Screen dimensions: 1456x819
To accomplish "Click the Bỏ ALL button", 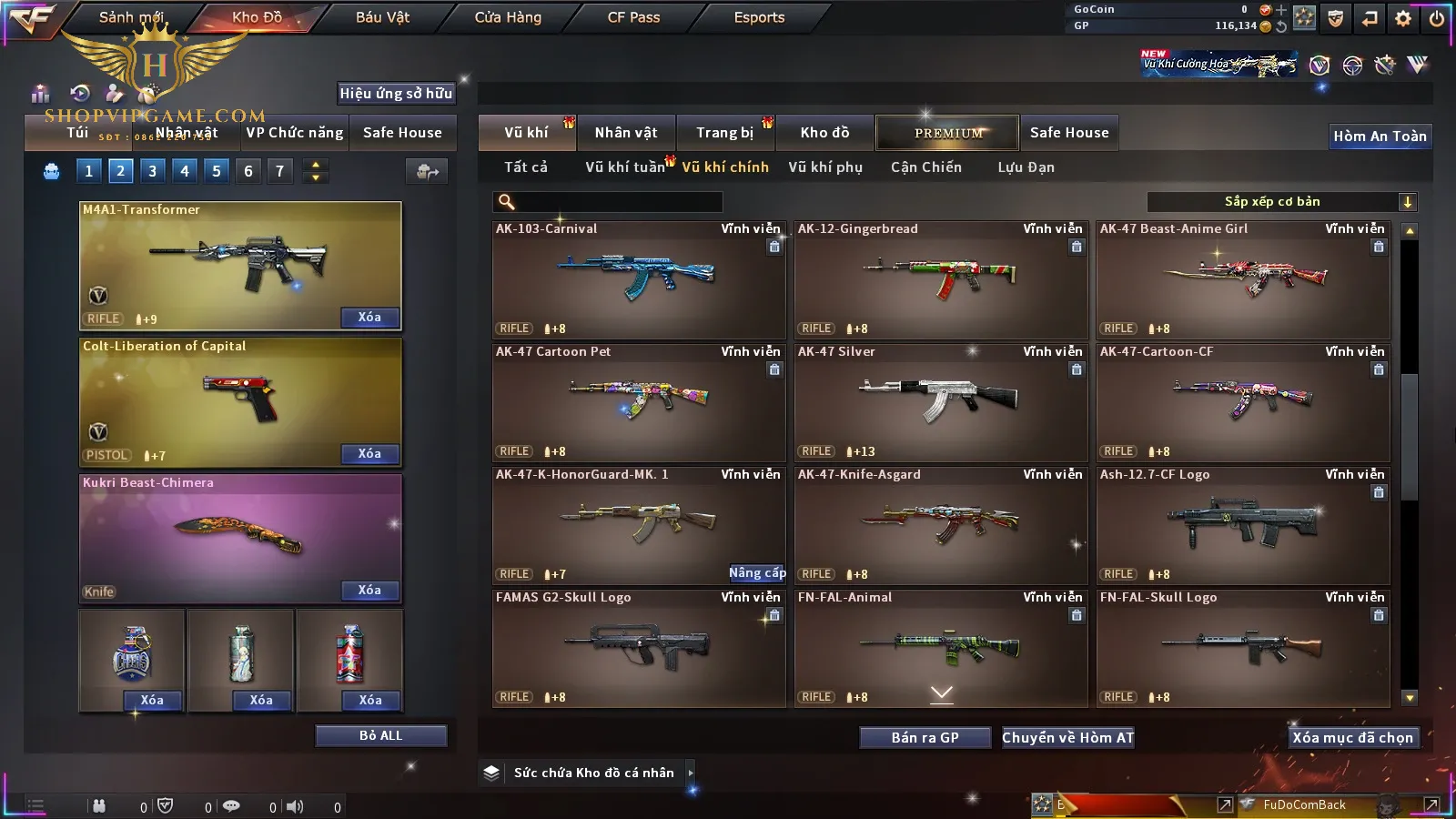I will pos(380,735).
